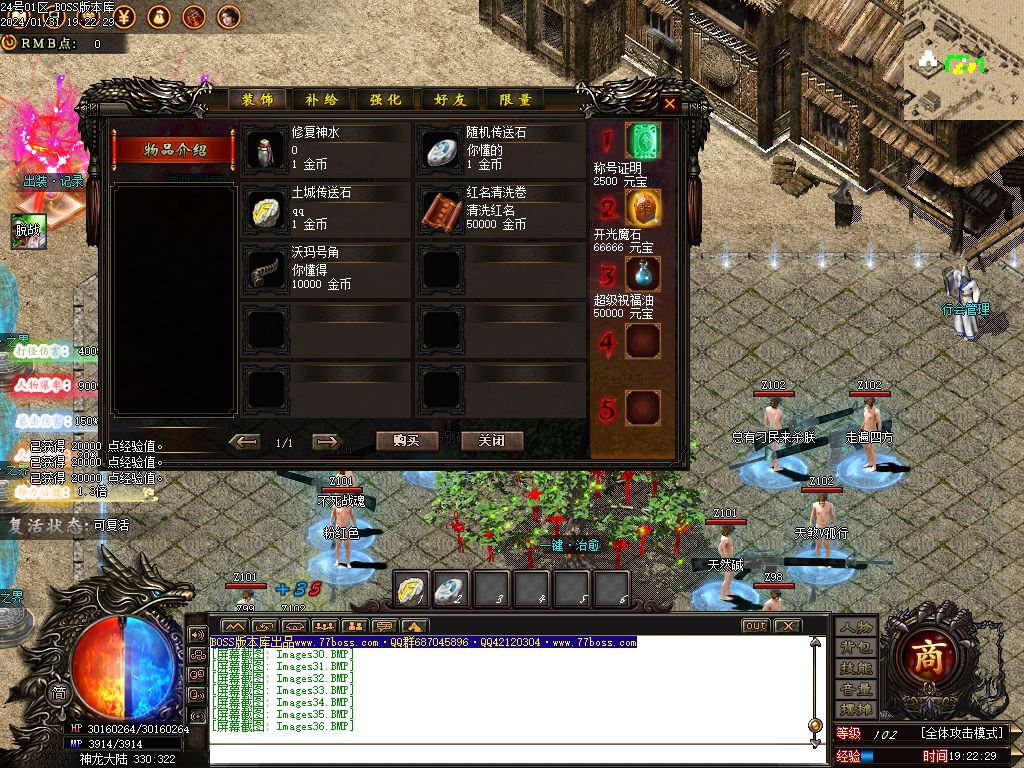Open the minimap
Viewport: 1024px width, 768px height.
963,60
